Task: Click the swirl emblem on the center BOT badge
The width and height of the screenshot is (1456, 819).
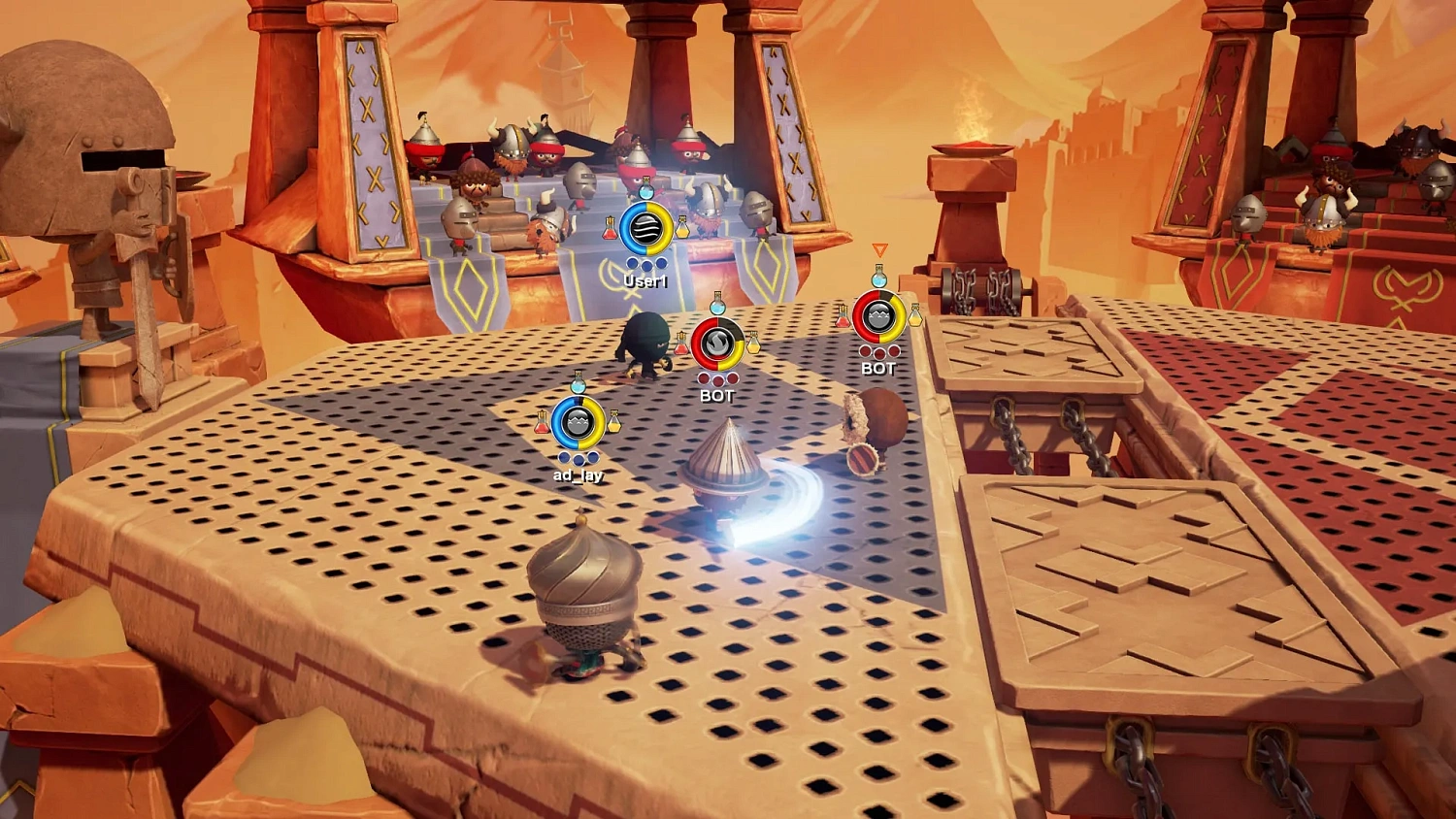Action: tap(717, 342)
